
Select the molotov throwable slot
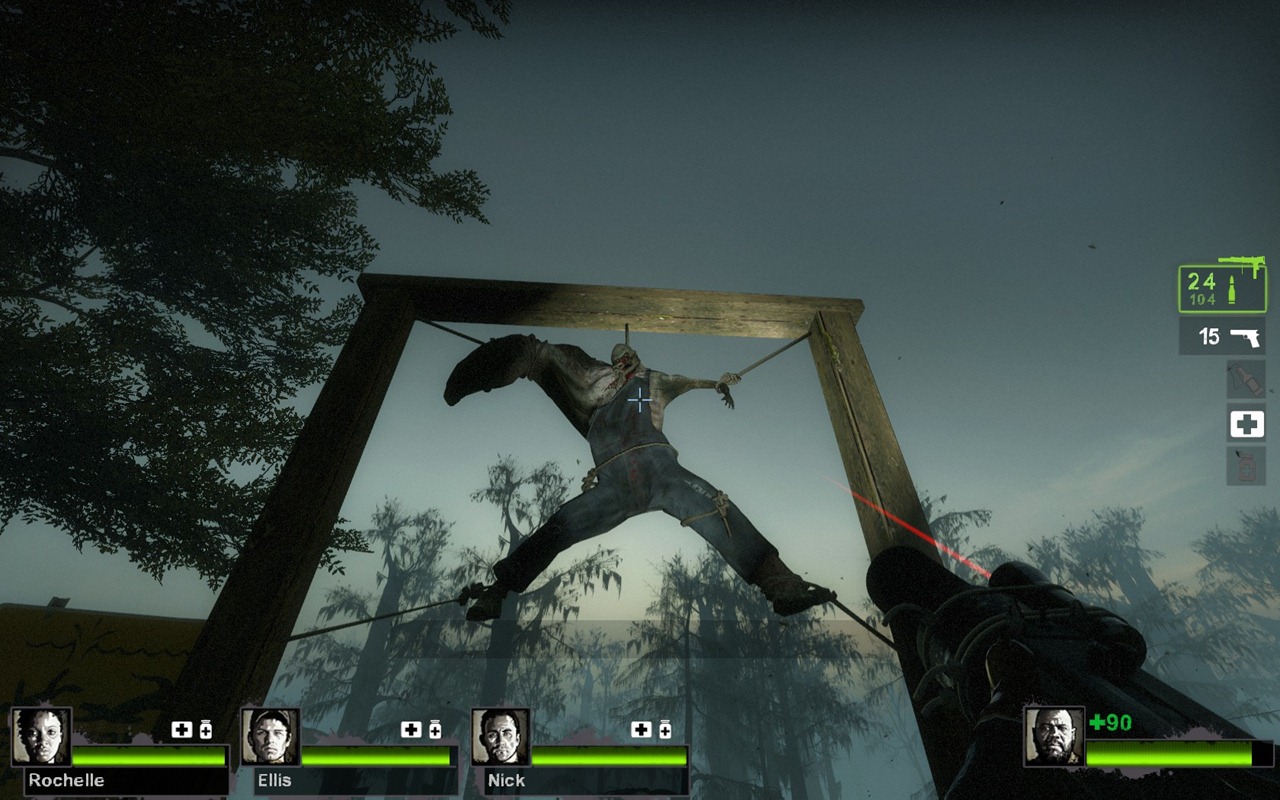(x=1246, y=380)
